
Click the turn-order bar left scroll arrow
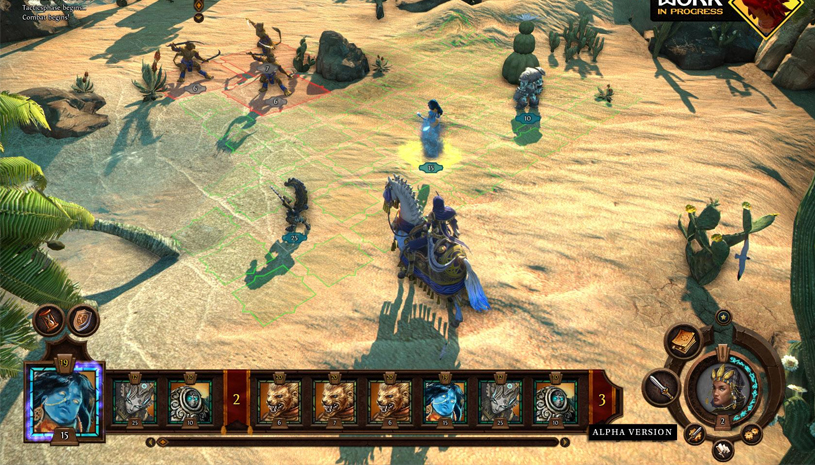pyautogui.click(x=151, y=442)
